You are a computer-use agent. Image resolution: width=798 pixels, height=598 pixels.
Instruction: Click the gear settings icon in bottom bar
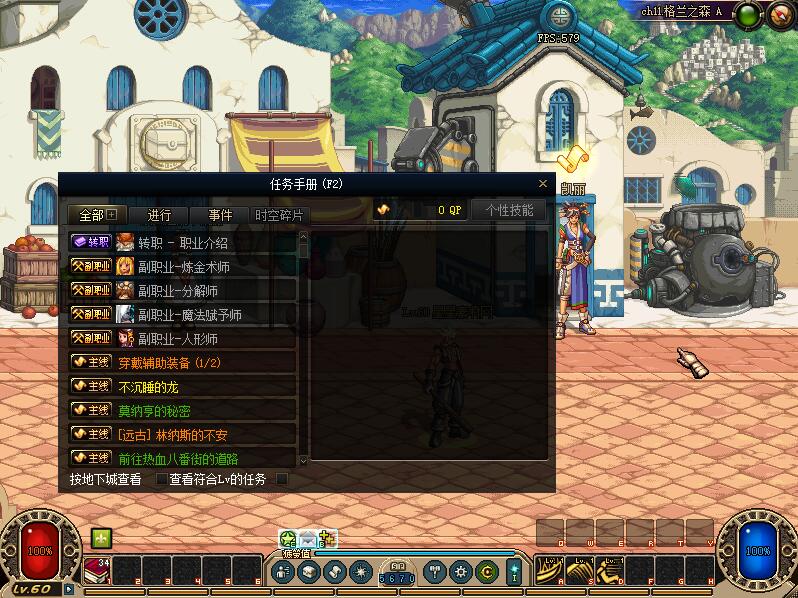(461, 572)
